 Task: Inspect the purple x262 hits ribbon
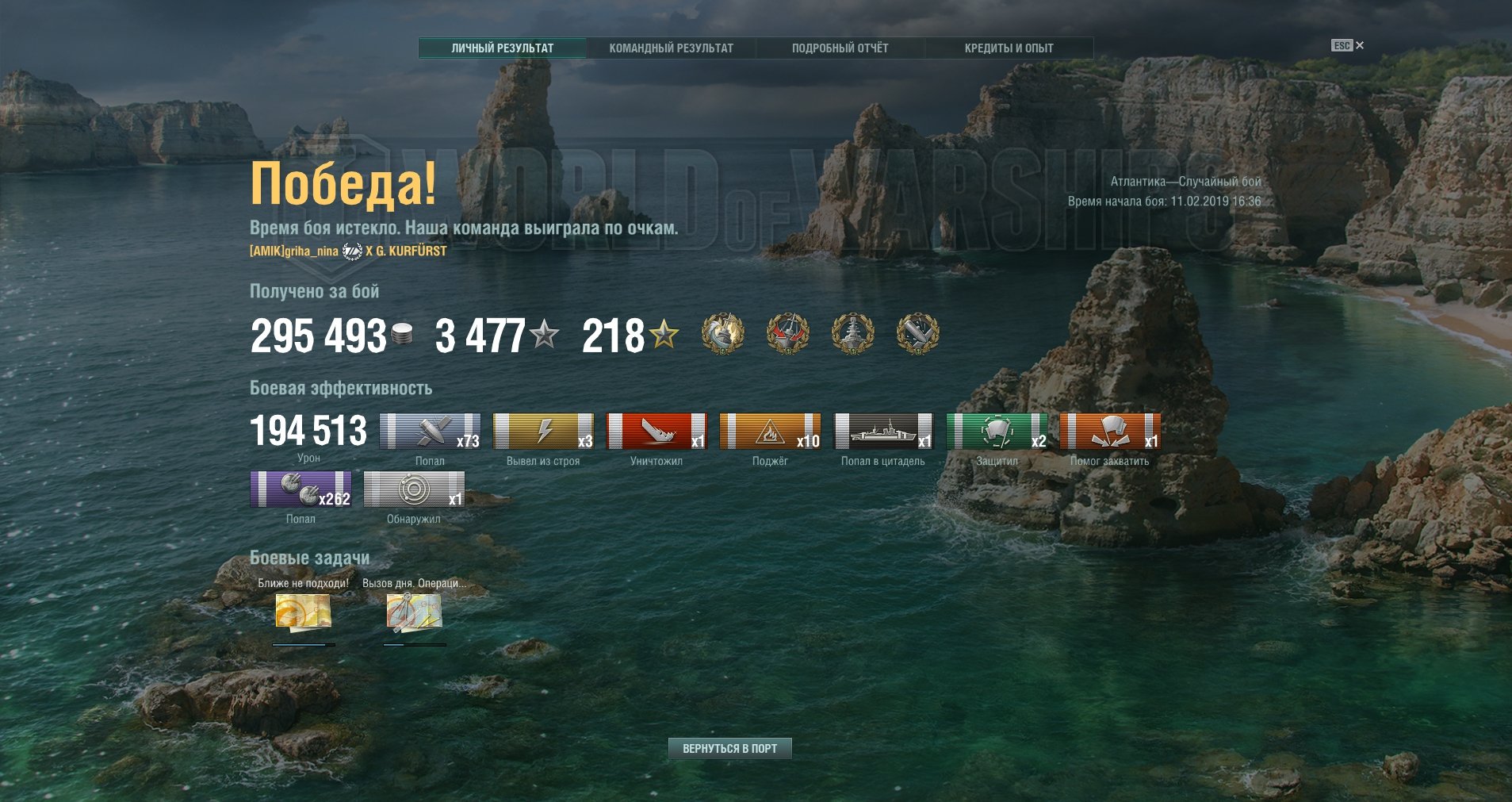(300, 489)
